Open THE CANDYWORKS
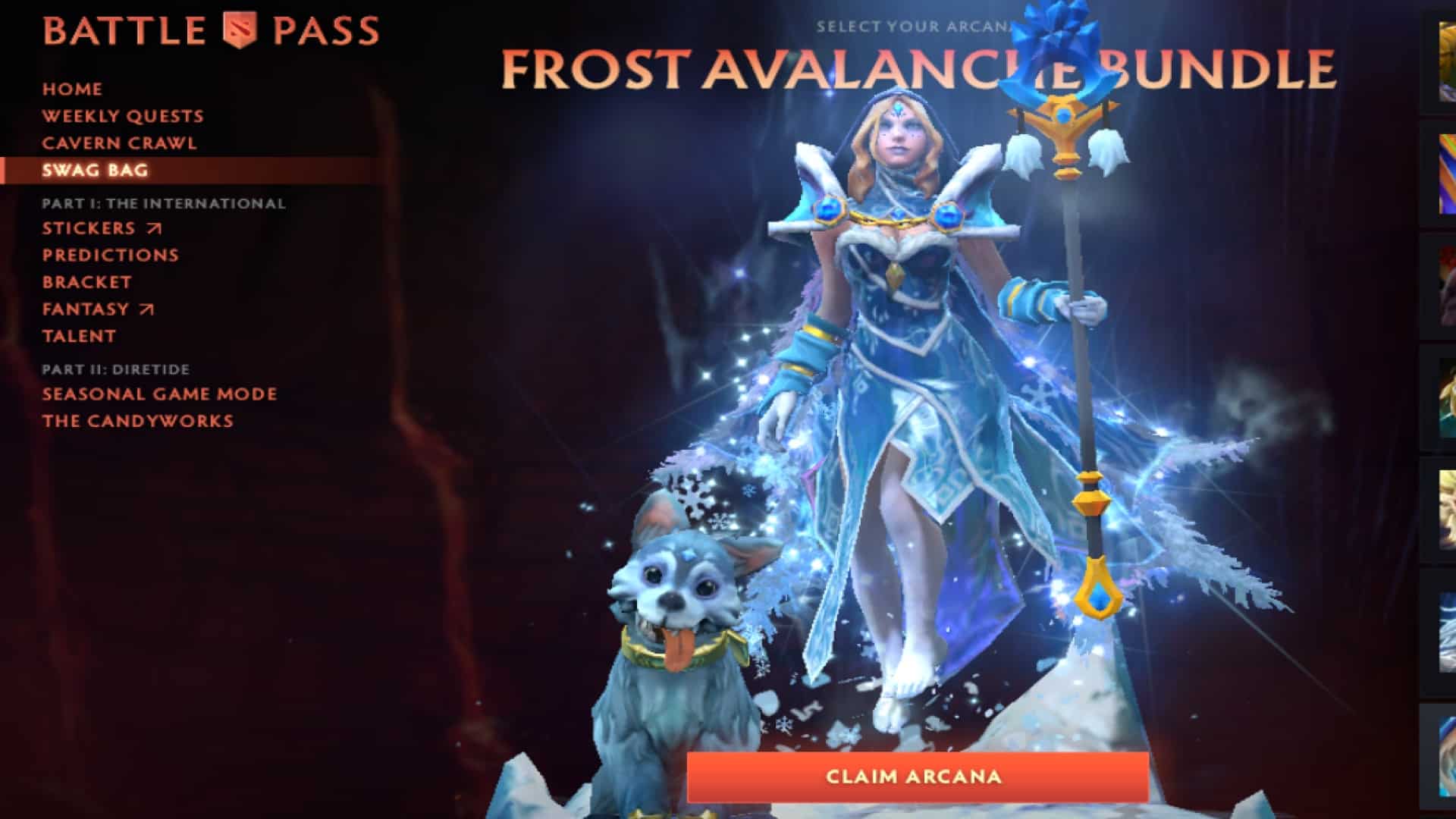Image resolution: width=1456 pixels, height=819 pixels. click(138, 421)
